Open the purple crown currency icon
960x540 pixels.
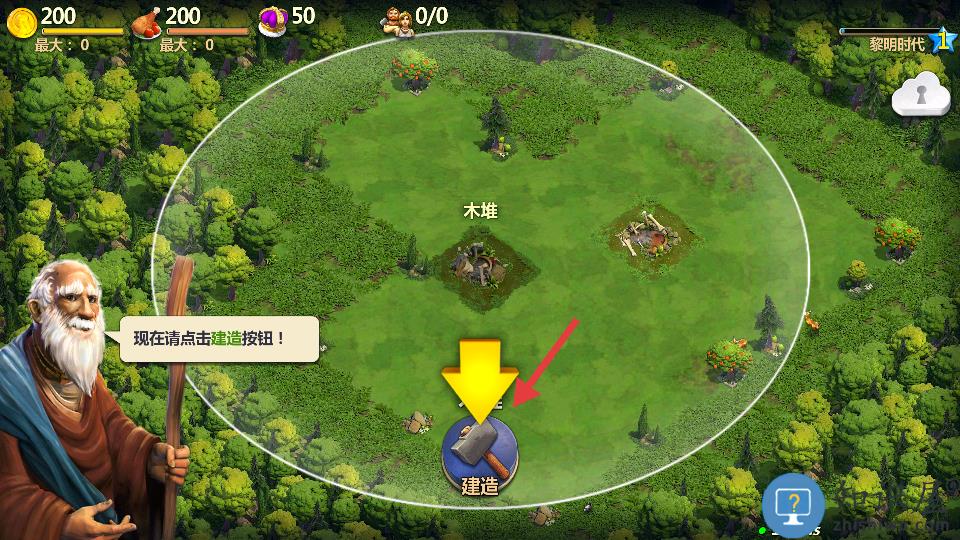[x=272, y=20]
